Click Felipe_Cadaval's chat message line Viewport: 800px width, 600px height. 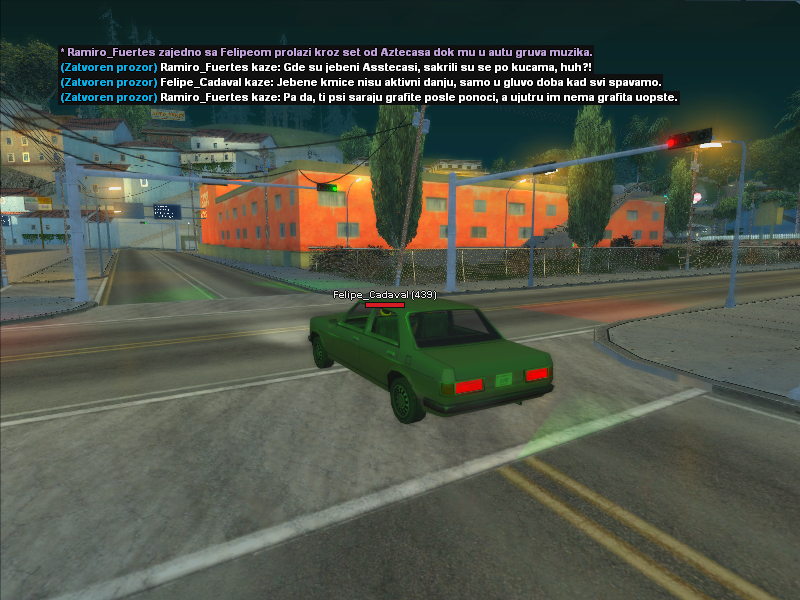click(361, 82)
